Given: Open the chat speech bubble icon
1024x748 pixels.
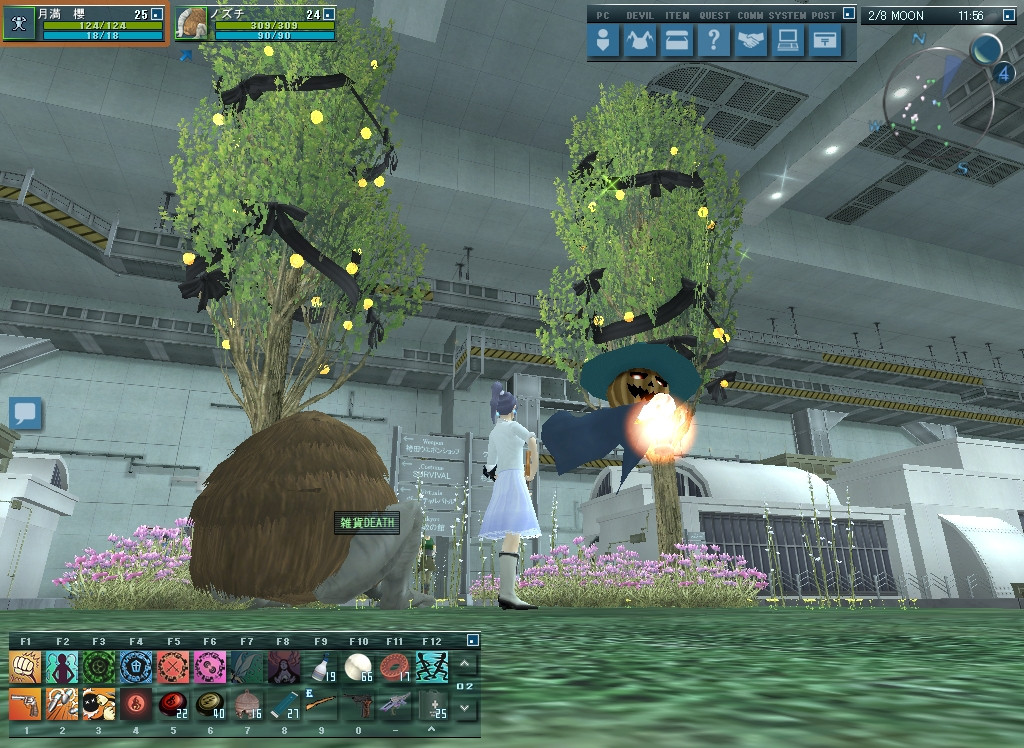Looking at the screenshot, I should pos(26,412).
